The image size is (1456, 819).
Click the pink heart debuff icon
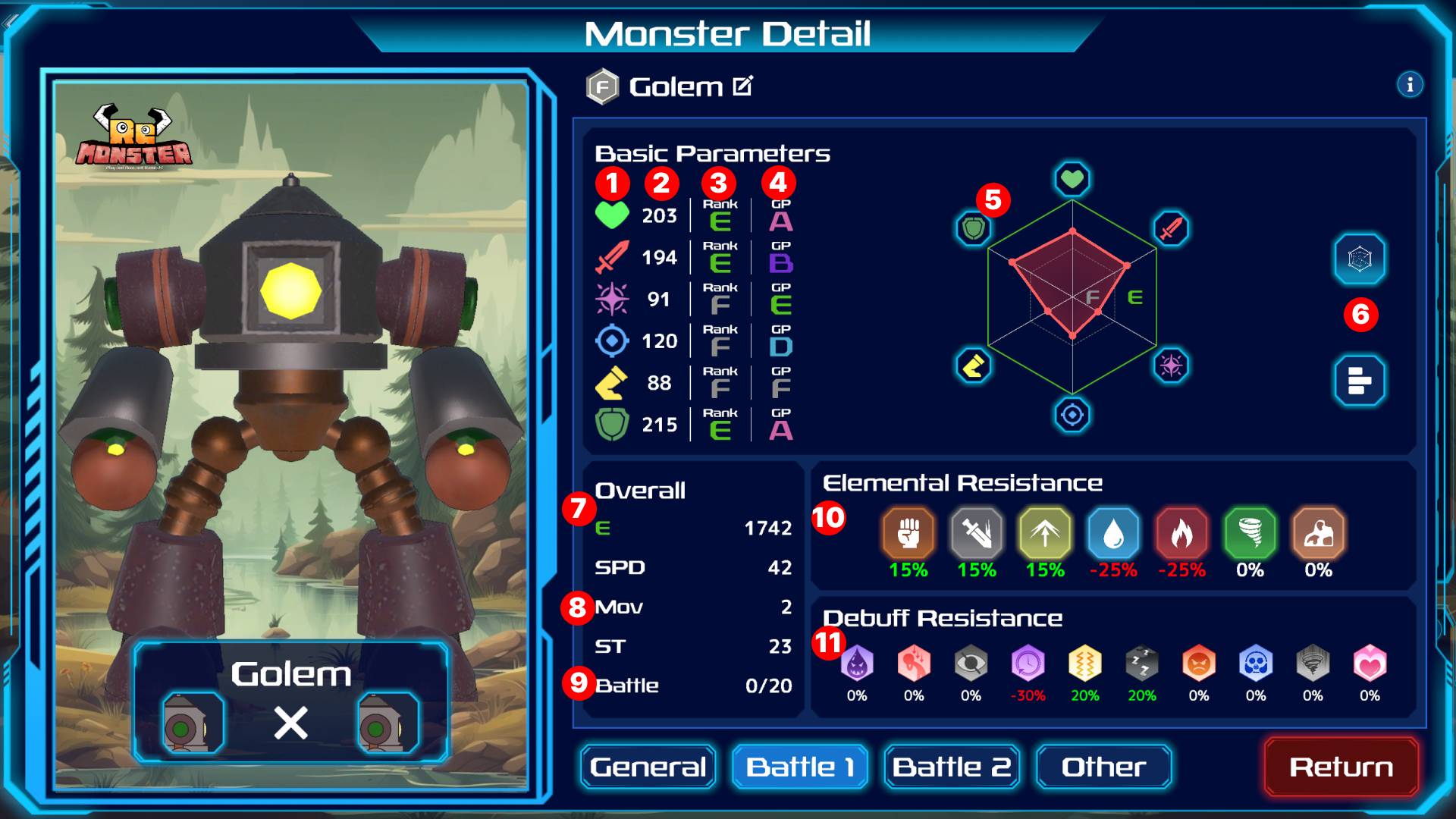pos(1370,664)
